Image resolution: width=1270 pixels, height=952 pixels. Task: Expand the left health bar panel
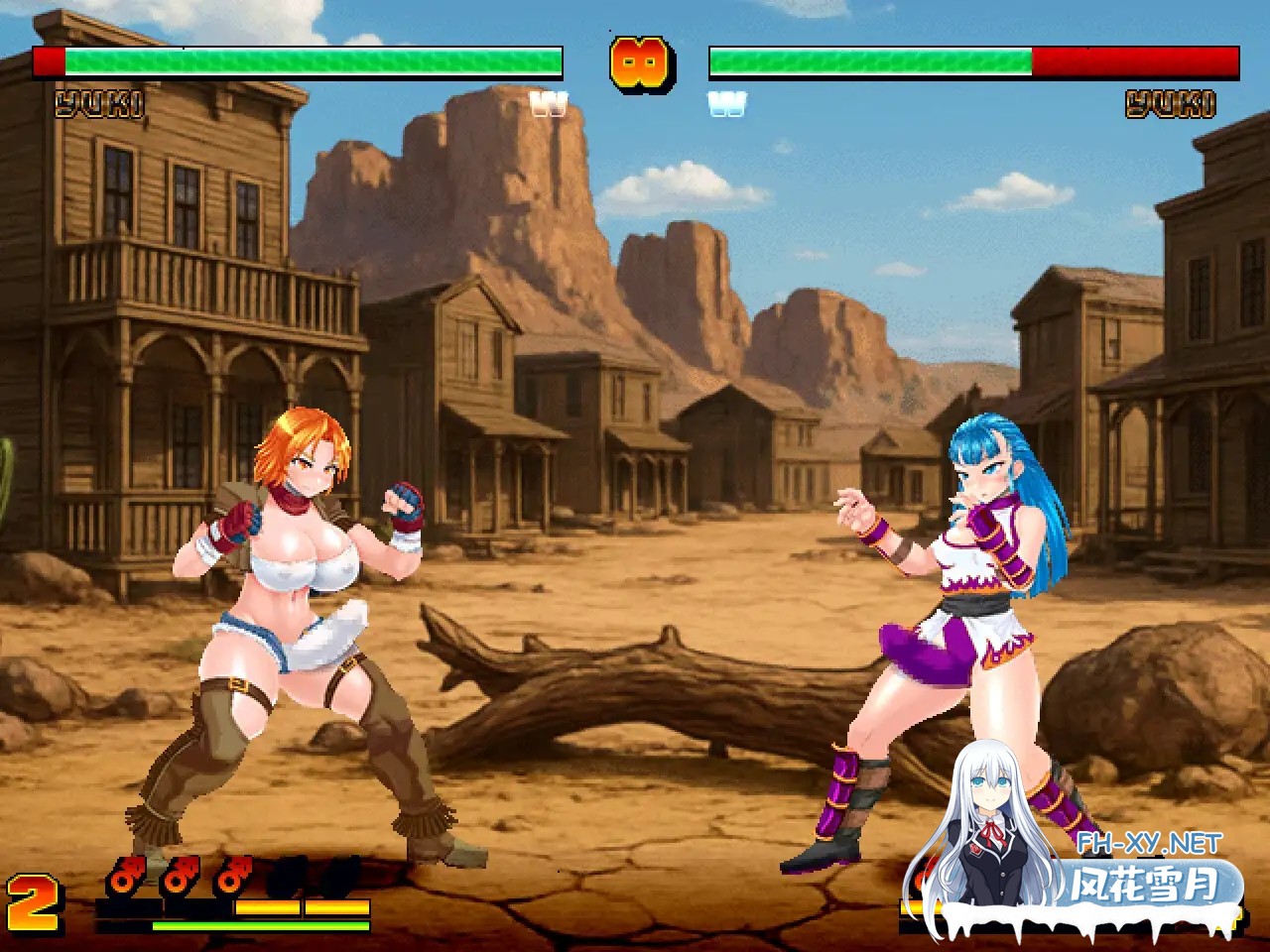click(x=298, y=61)
